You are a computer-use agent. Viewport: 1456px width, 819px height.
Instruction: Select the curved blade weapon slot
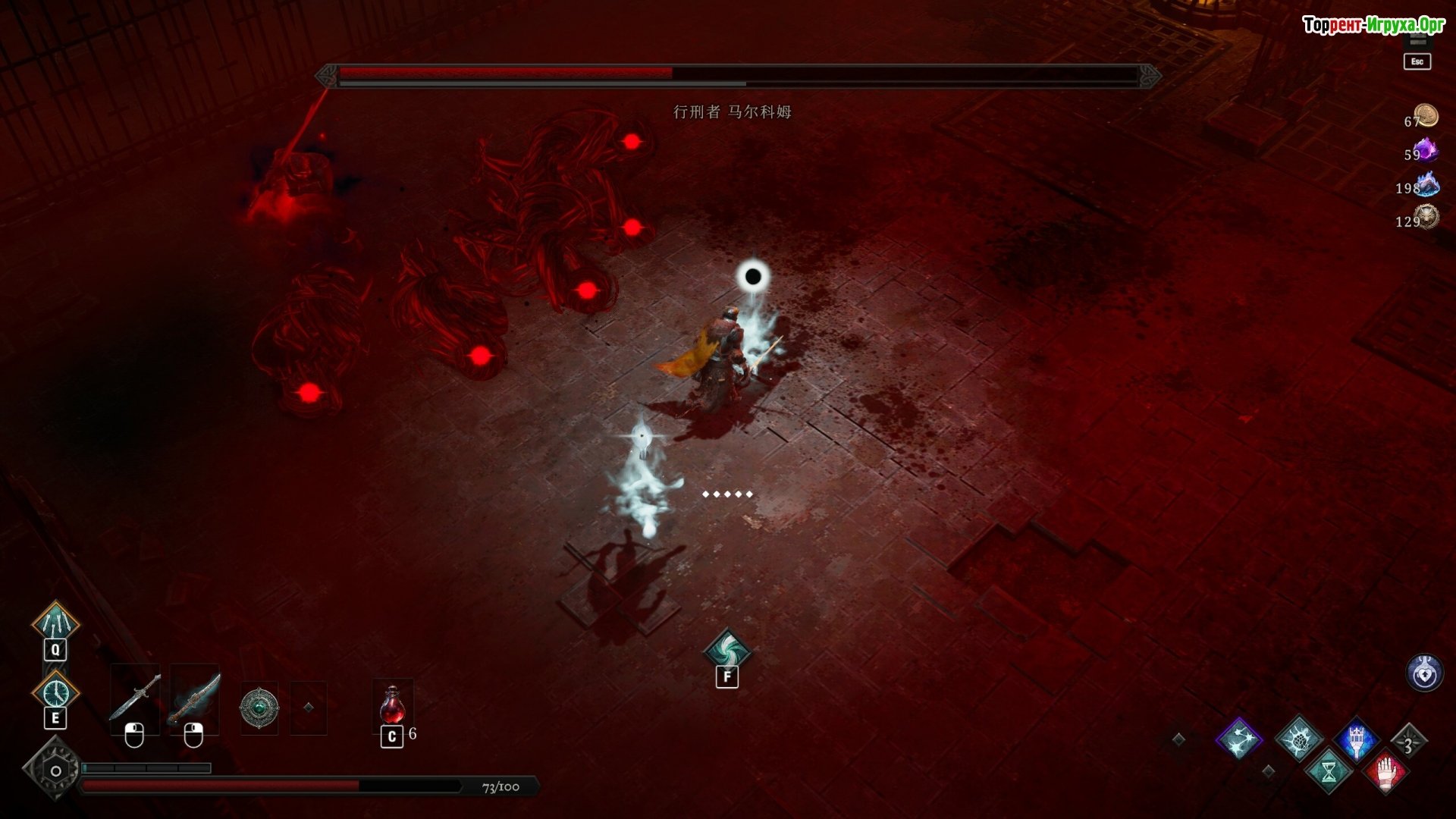point(194,698)
